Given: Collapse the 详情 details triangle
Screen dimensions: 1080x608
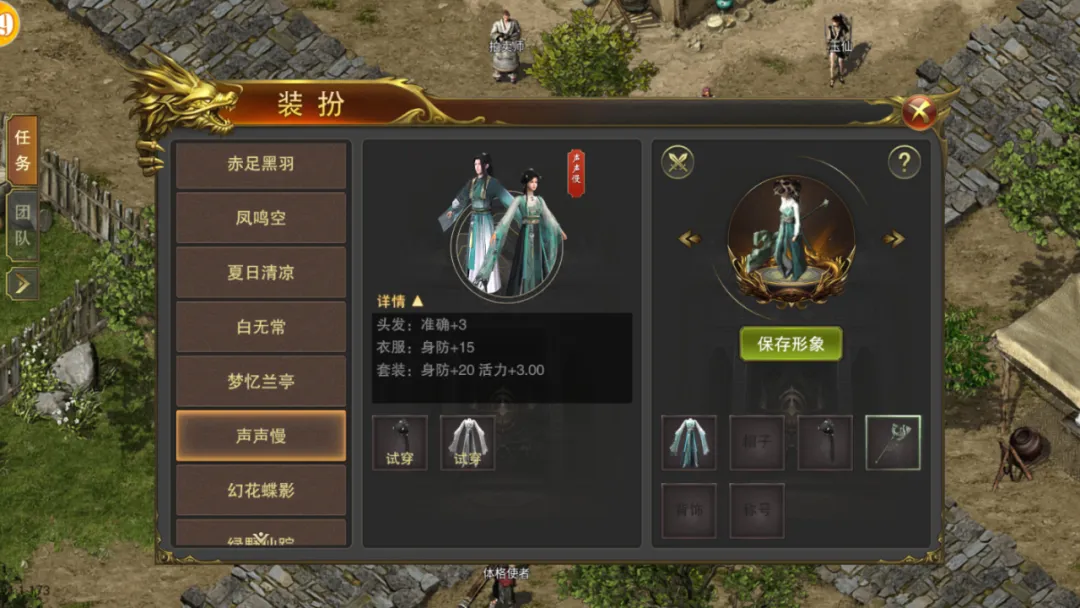Looking at the screenshot, I should pos(418,300).
